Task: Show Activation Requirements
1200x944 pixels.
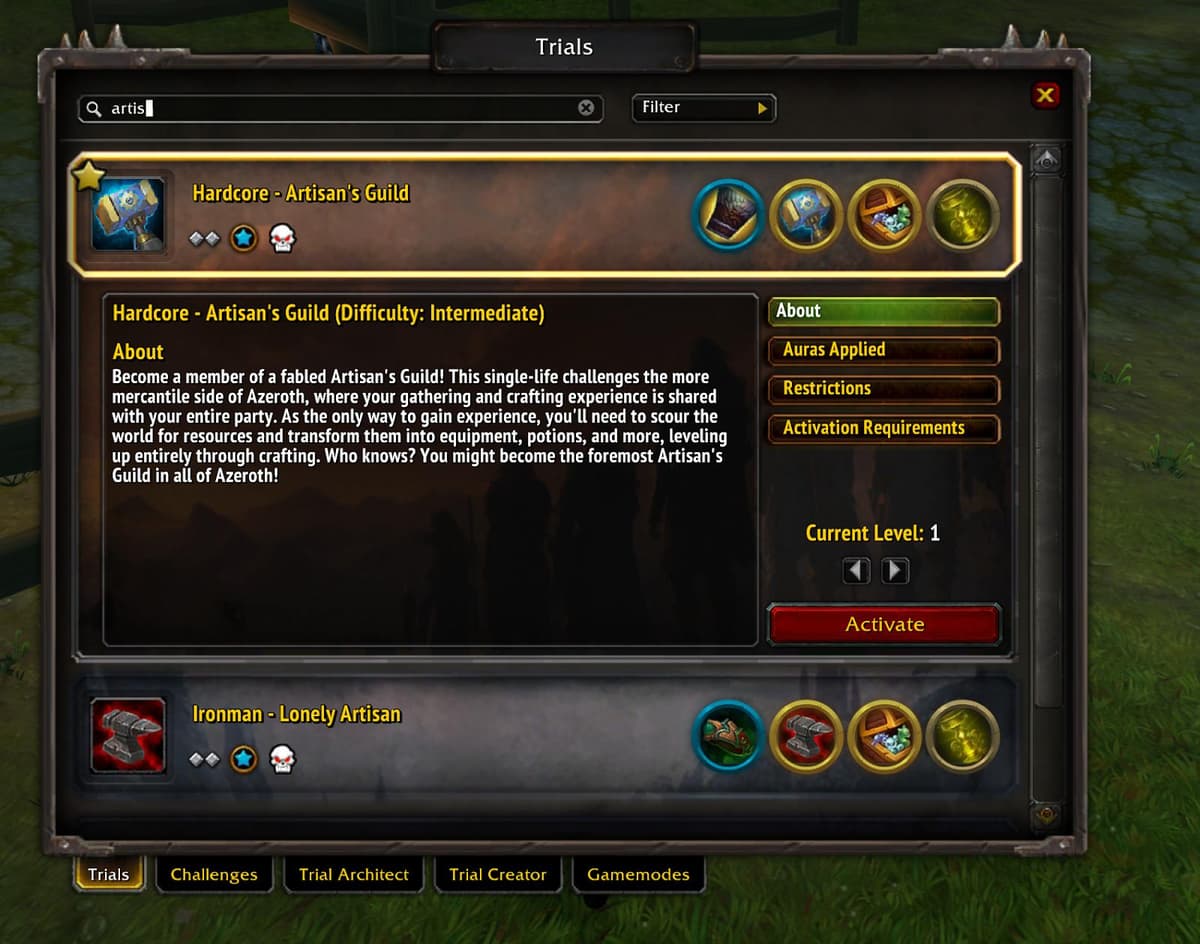Action: 883,428
